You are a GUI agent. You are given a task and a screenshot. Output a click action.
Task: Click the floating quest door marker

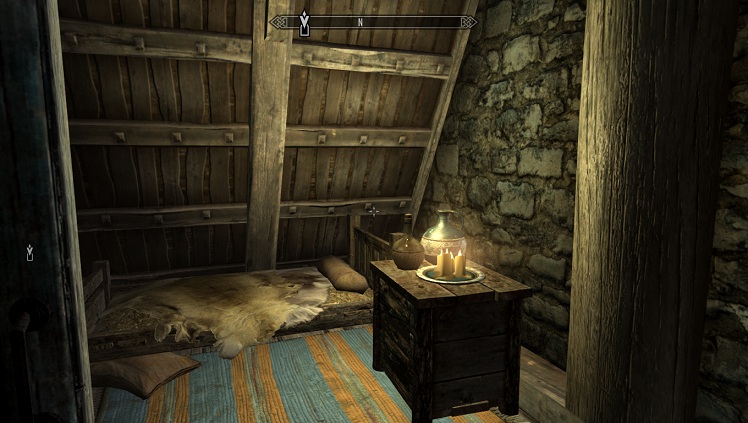[x=30, y=253]
